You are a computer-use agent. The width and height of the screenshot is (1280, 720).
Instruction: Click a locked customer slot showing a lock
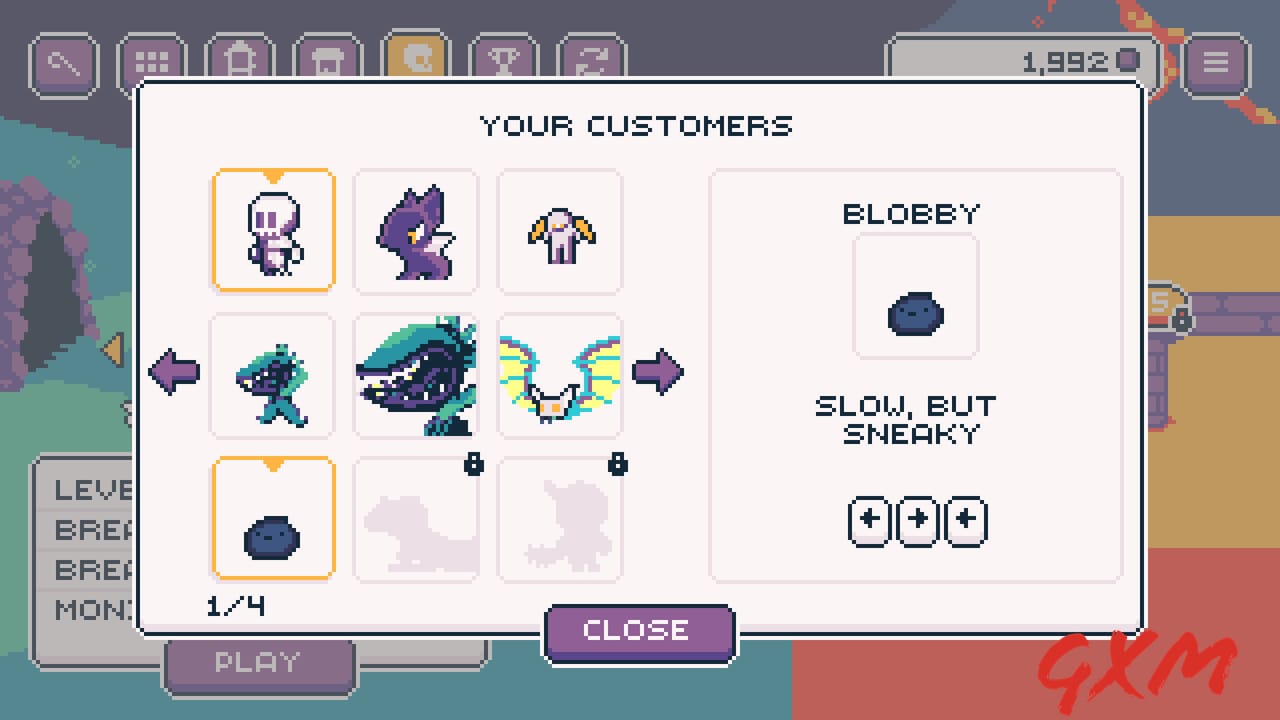click(416, 518)
